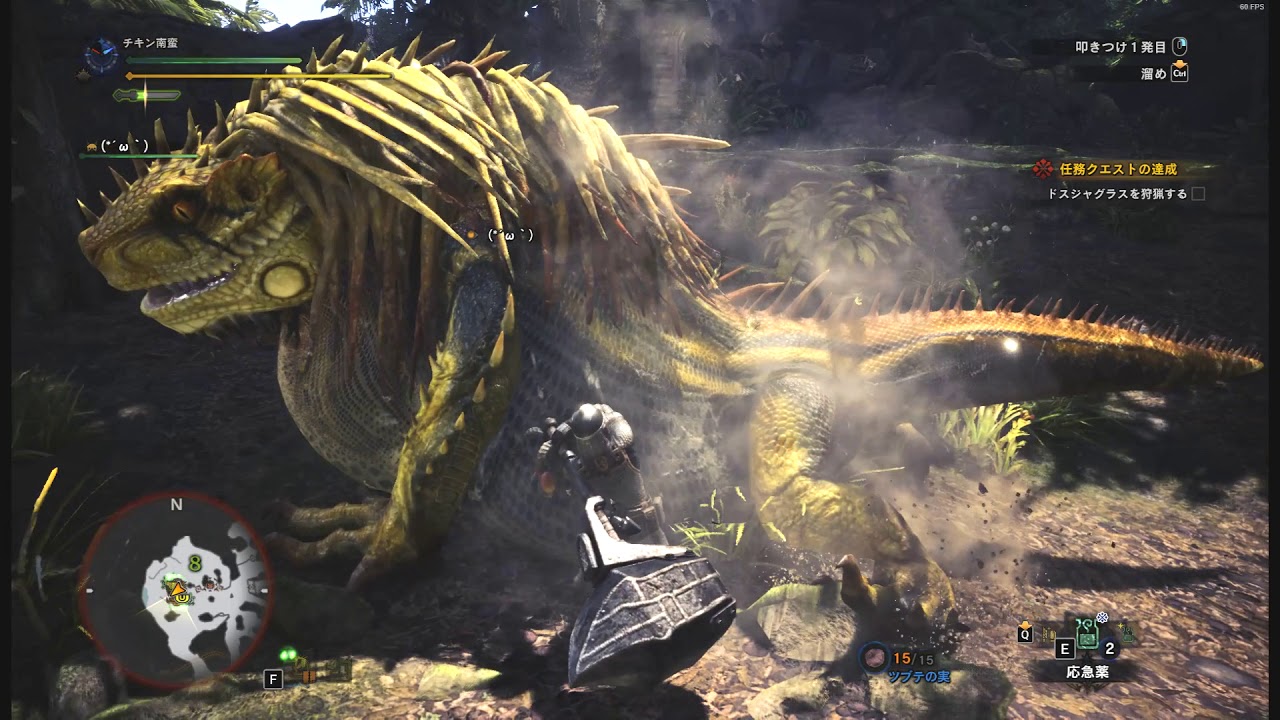Select the item right of 応急薬
Screen dimensions: 1280x720
click(1128, 632)
